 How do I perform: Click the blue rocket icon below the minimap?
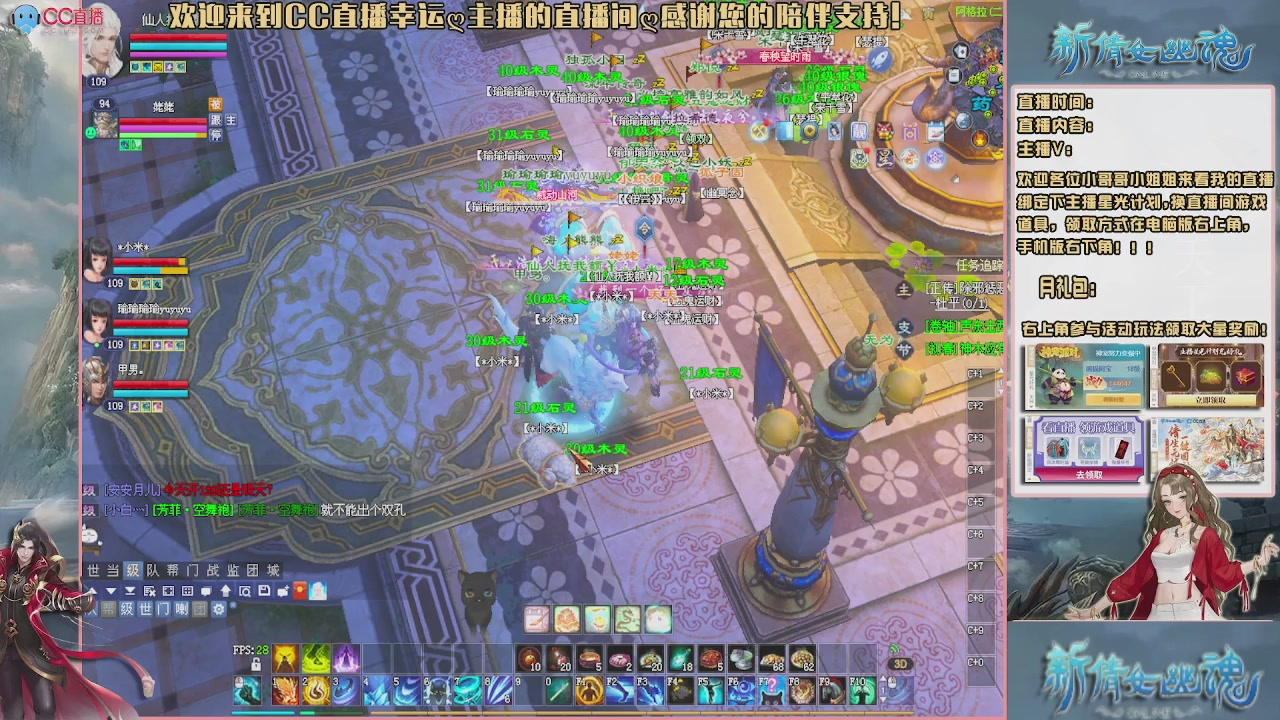(880, 59)
